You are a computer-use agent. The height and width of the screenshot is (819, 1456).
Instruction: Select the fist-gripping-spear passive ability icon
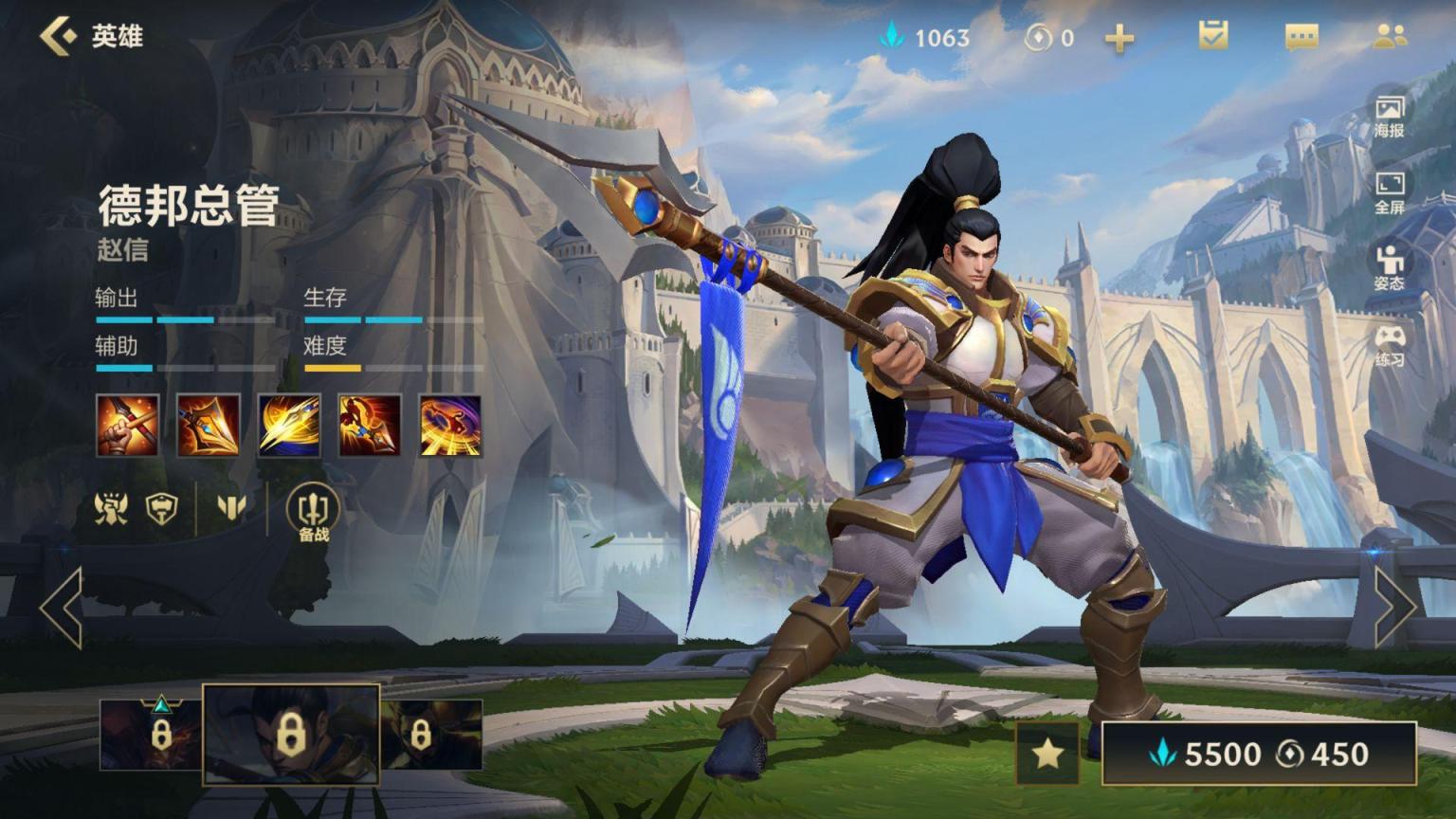pos(128,426)
